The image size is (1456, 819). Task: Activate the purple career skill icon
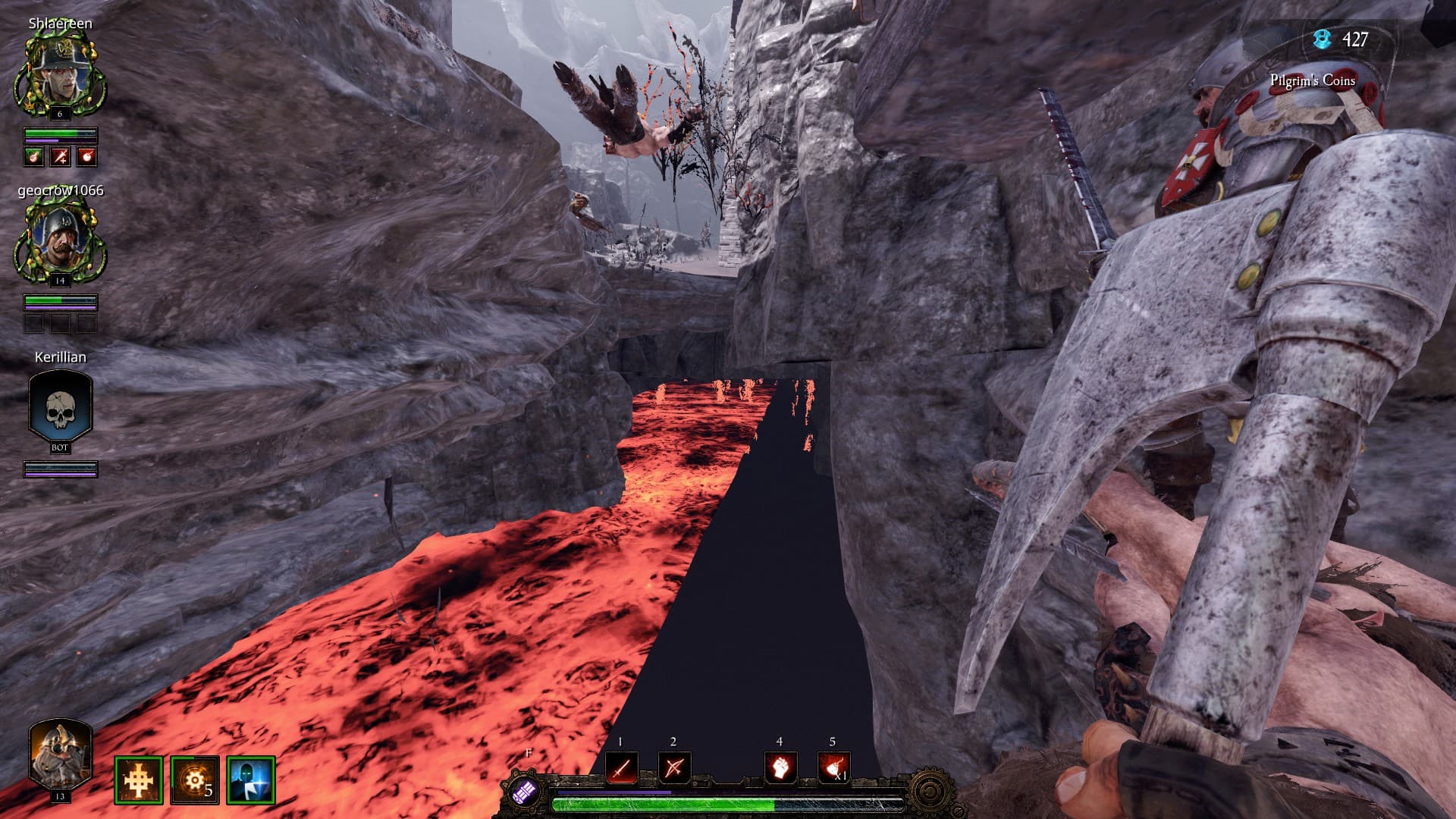[525, 793]
